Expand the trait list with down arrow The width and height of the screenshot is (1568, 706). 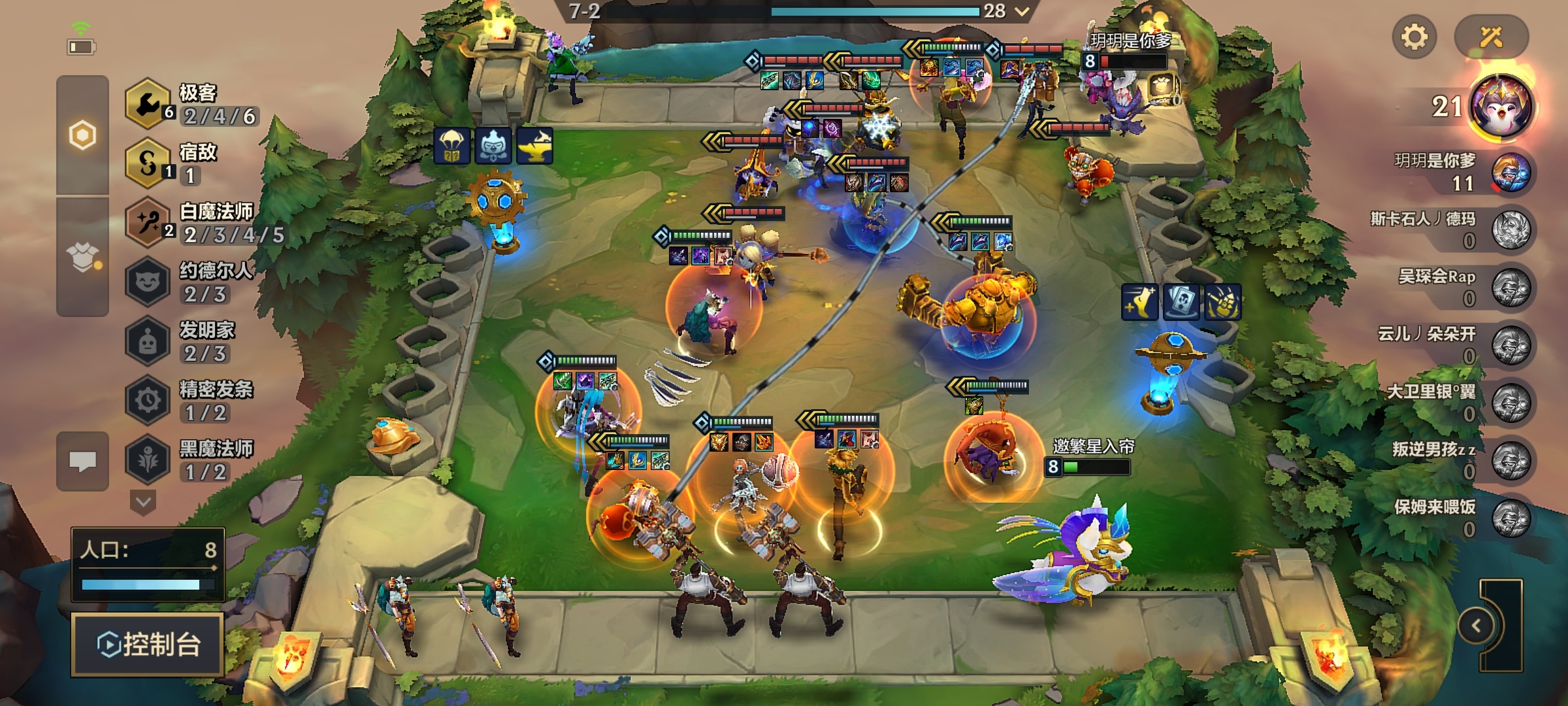point(143,503)
